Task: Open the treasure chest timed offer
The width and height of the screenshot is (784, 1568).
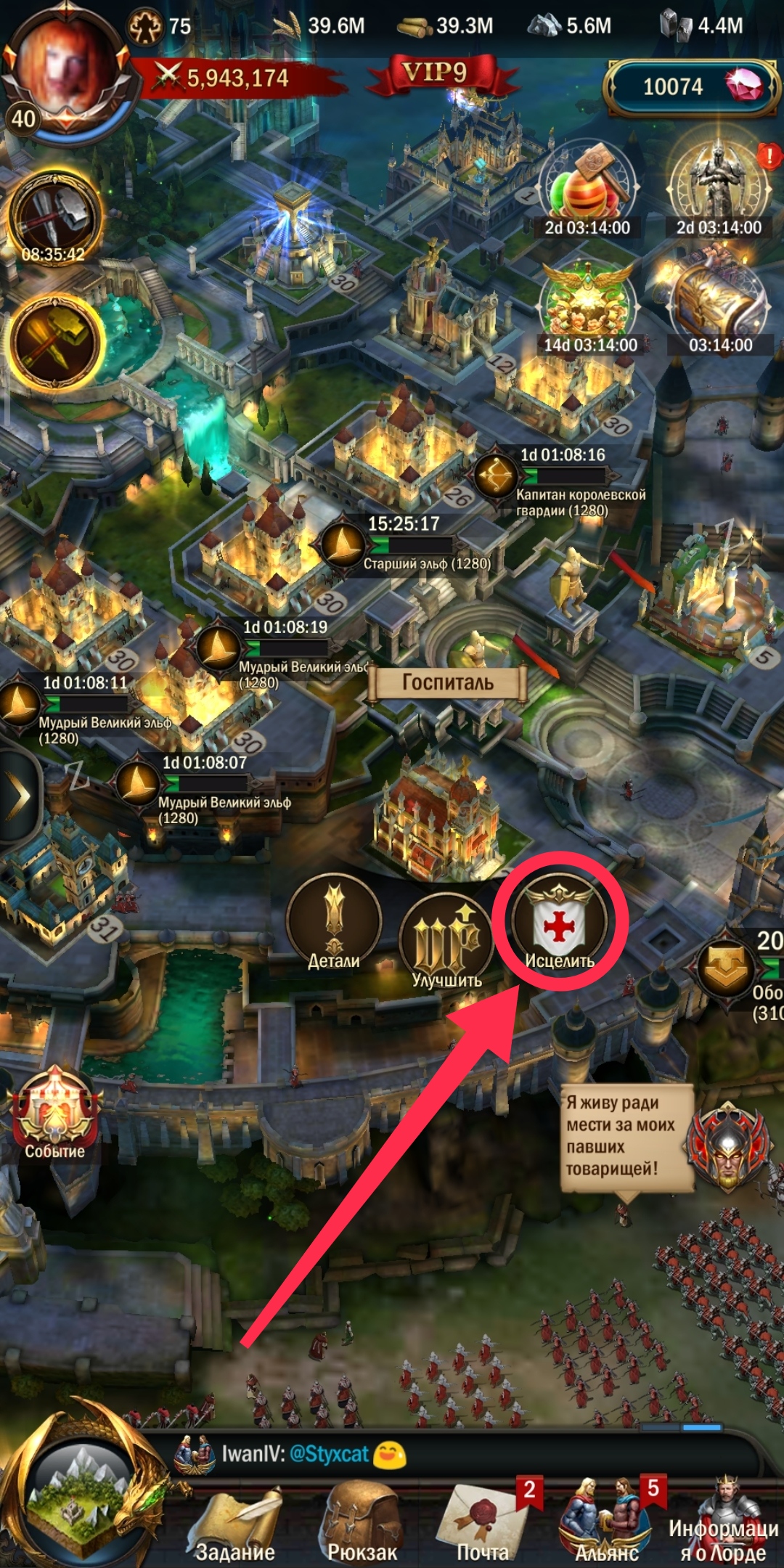Action: pos(719,305)
